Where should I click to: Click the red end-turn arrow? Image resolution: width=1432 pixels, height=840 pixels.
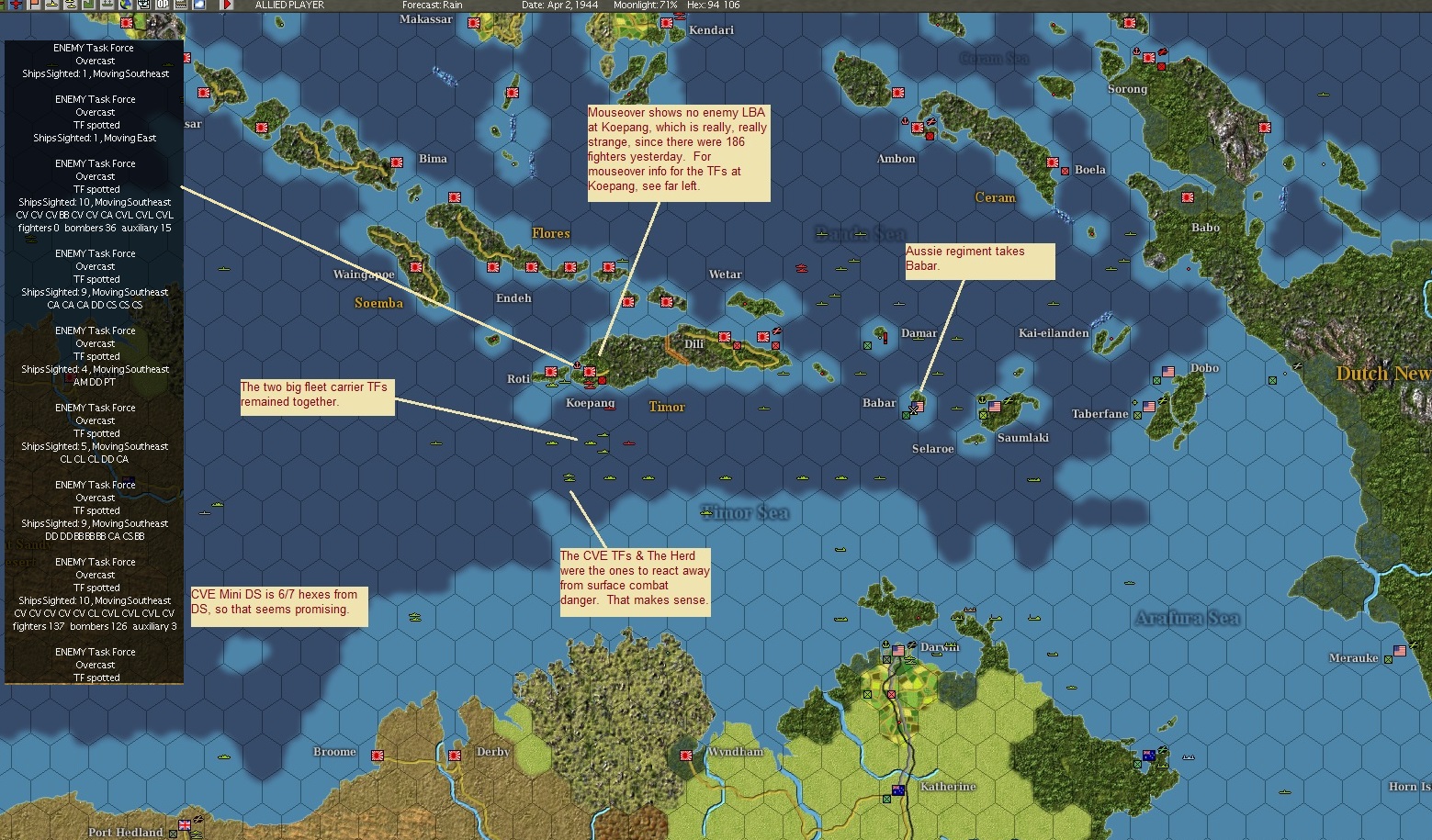(x=228, y=6)
